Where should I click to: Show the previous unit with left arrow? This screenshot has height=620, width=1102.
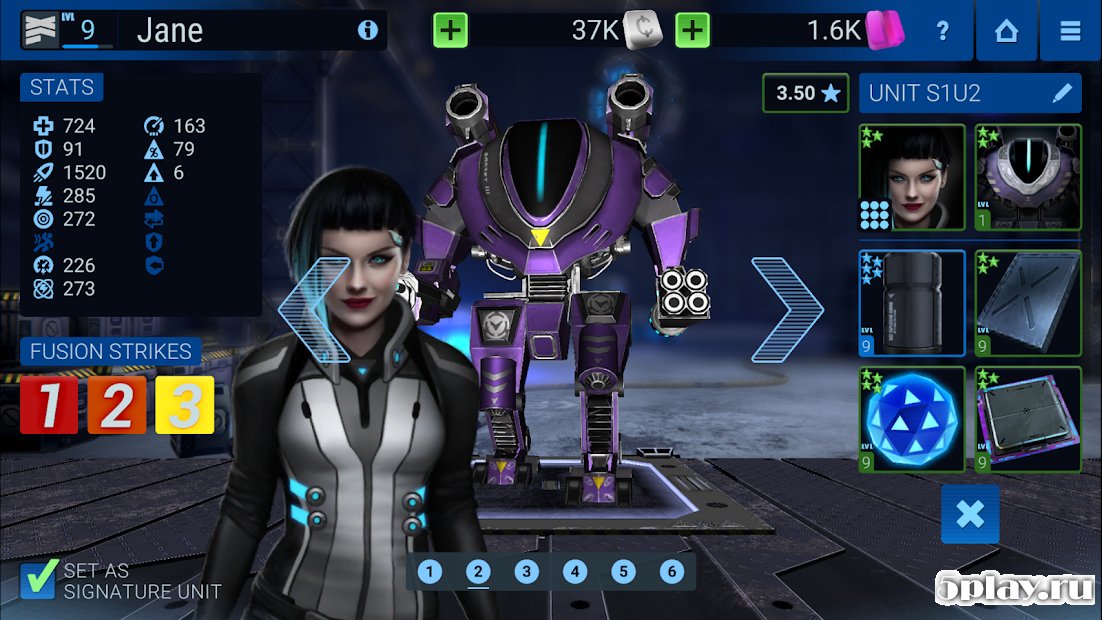[x=314, y=310]
